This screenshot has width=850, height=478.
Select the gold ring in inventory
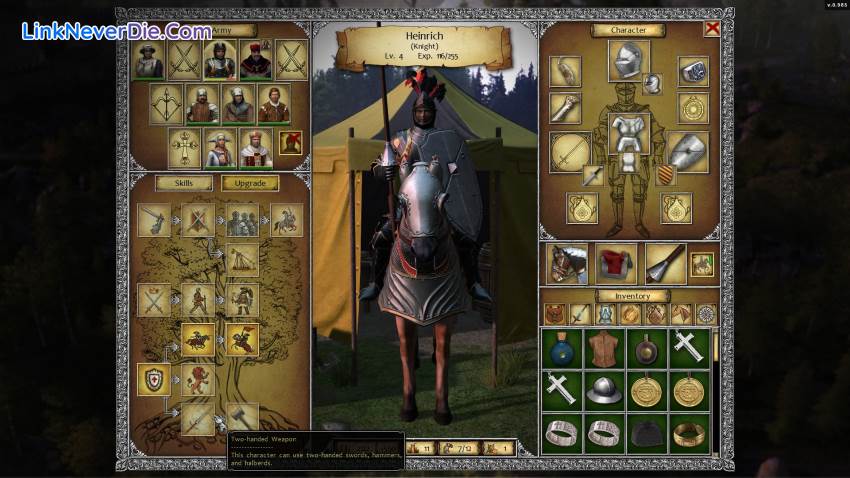click(x=690, y=432)
